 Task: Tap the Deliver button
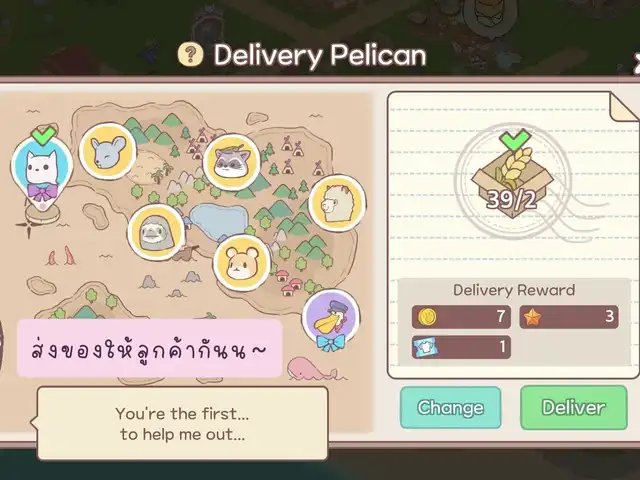click(x=573, y=407)
